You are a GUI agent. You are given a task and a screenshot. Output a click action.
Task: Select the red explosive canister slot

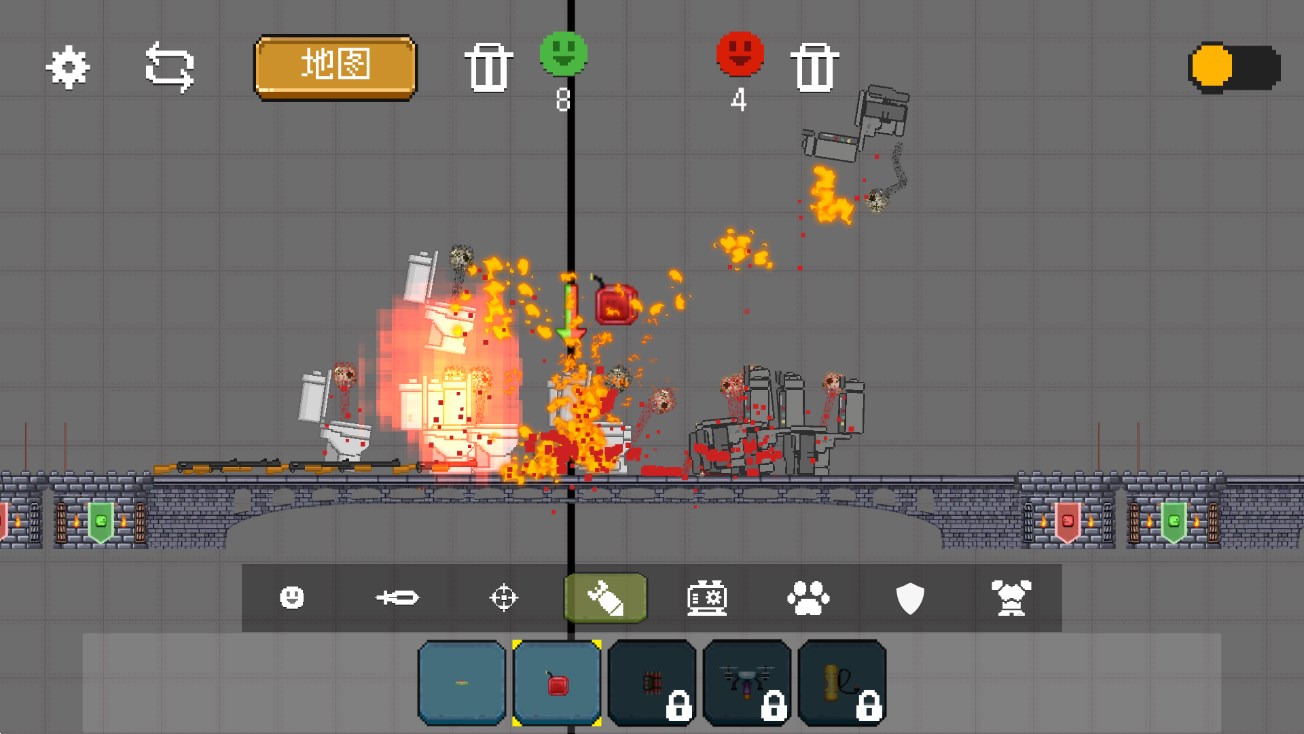pos(557,683)
